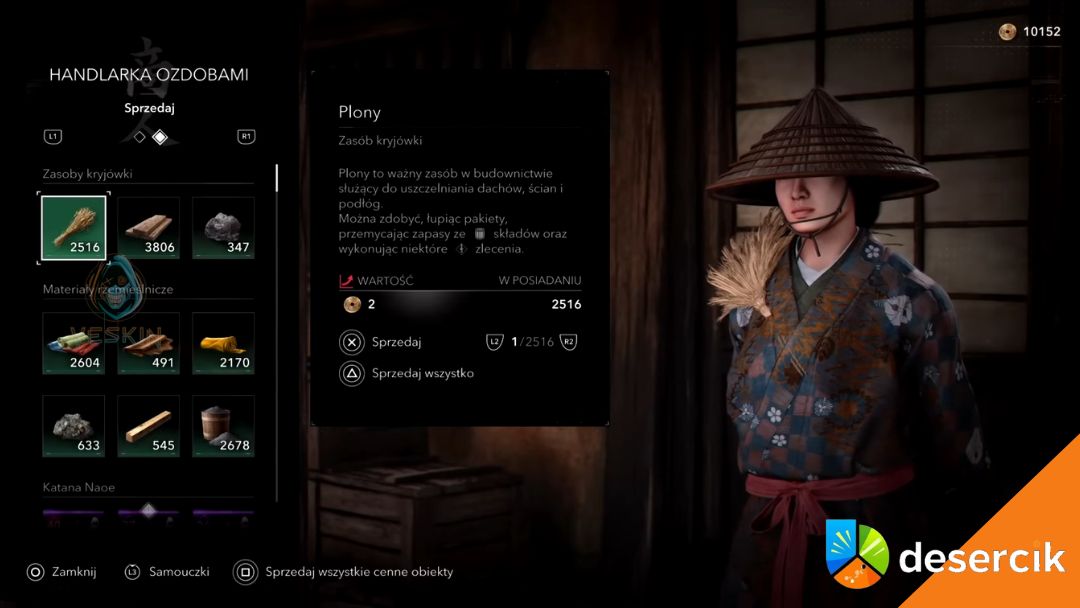Viewport: 1080px width, 608px height.
Task: Select the rolled fabrics slot with 2604
Action: point(73,343)
